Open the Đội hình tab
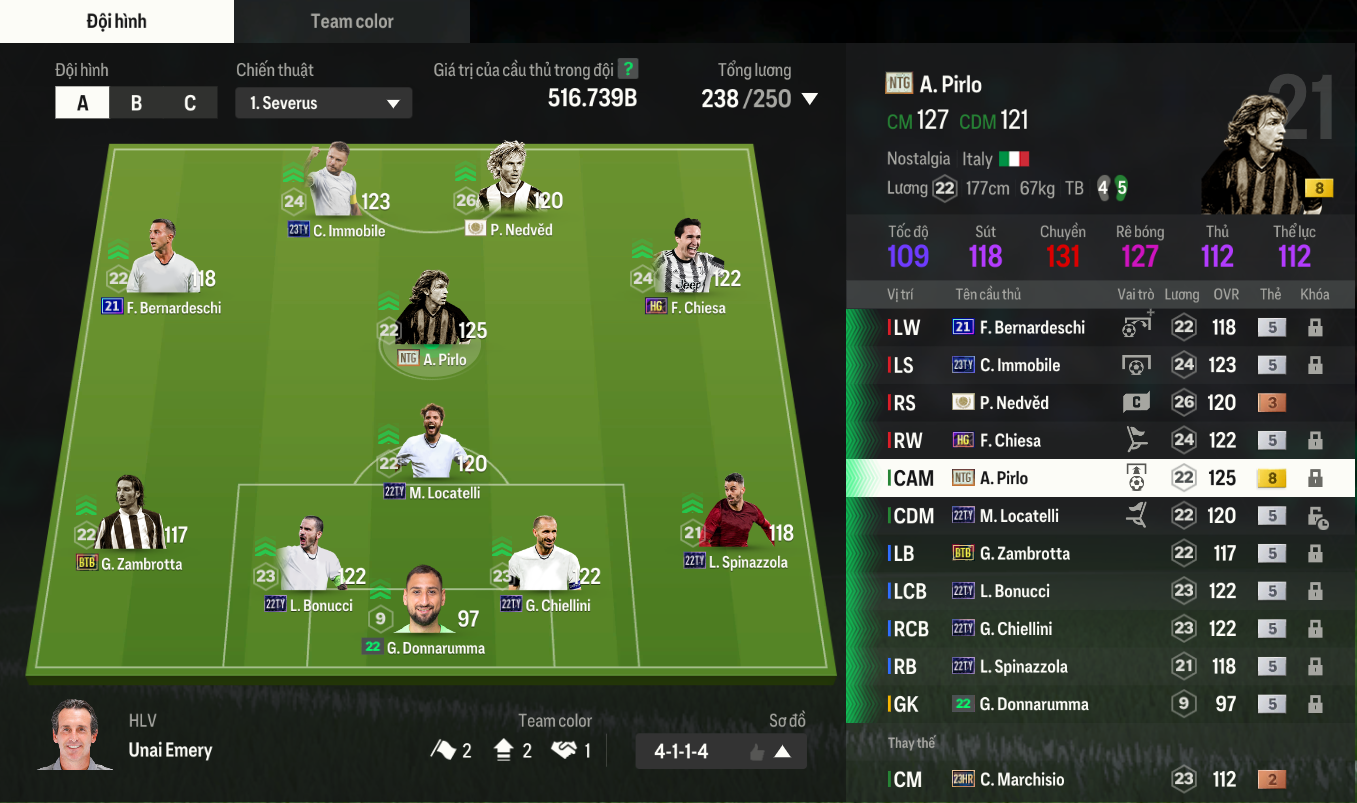 116,21
